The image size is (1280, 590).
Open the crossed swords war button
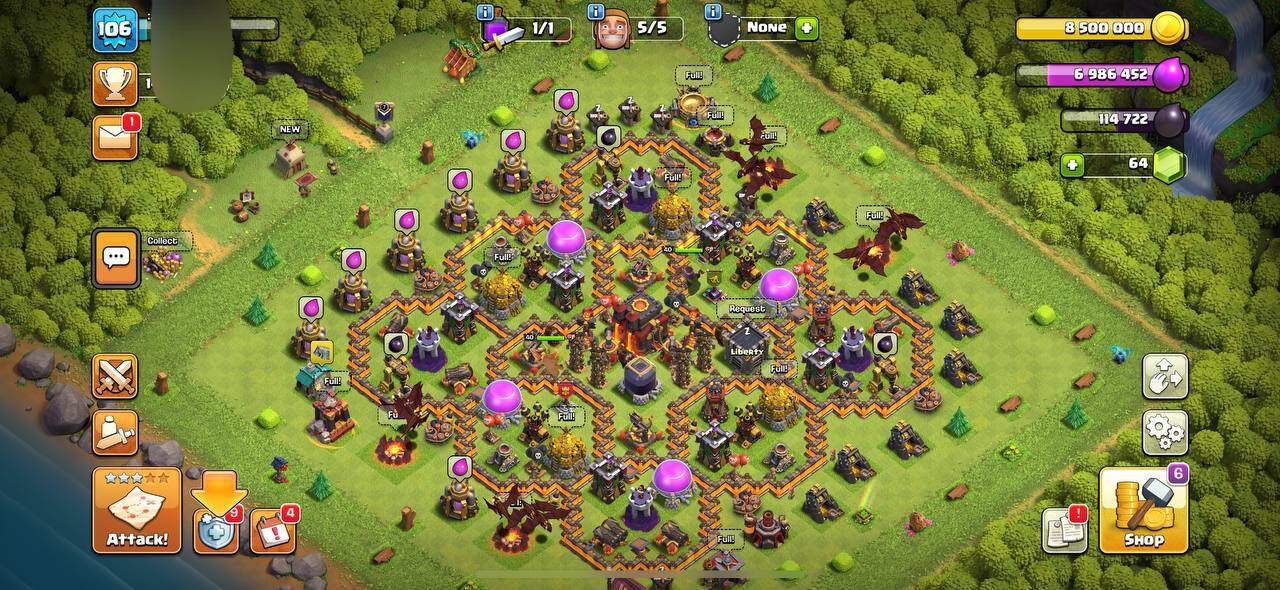[115, 376]
